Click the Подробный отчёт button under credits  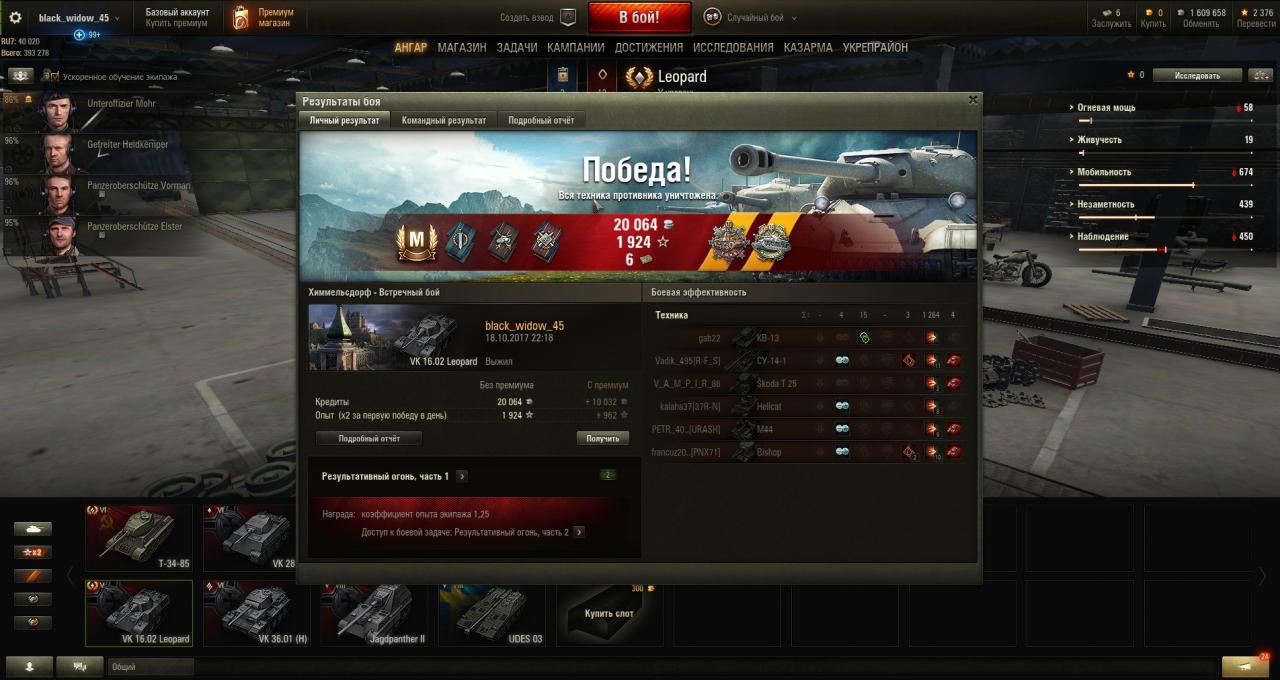[369, 438]
